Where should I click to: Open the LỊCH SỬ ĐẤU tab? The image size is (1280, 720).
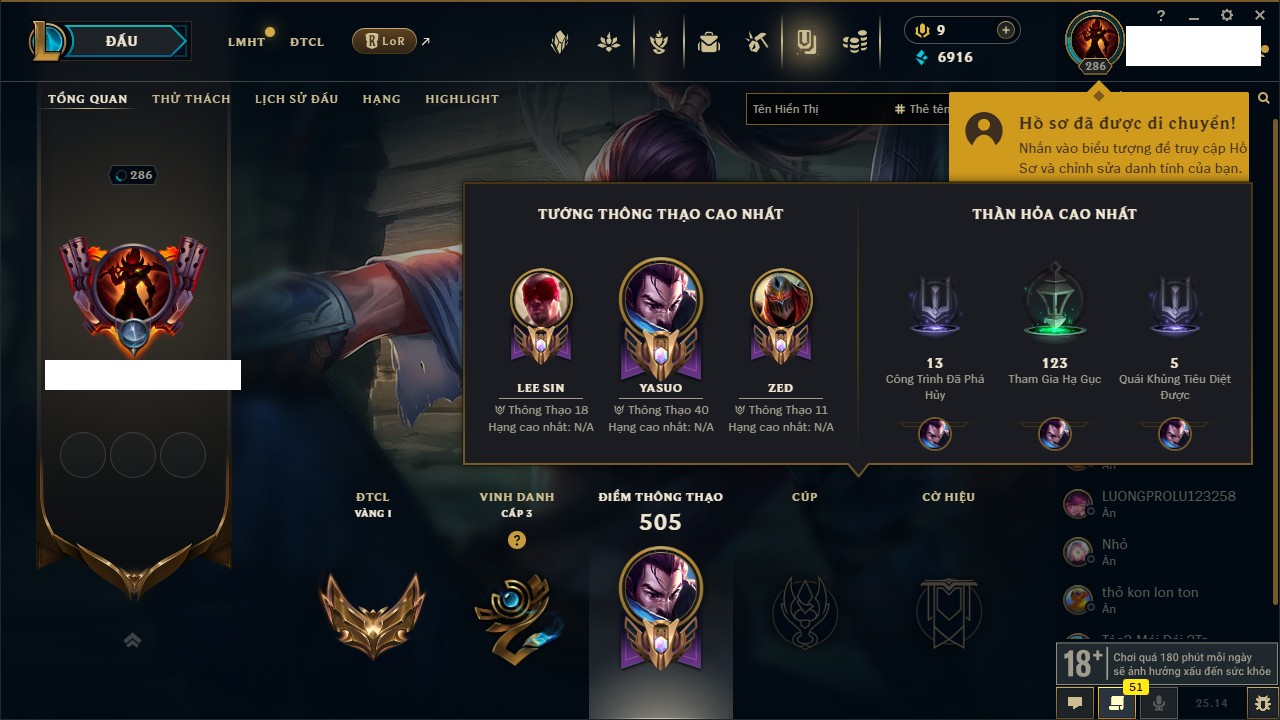point(296,99)
